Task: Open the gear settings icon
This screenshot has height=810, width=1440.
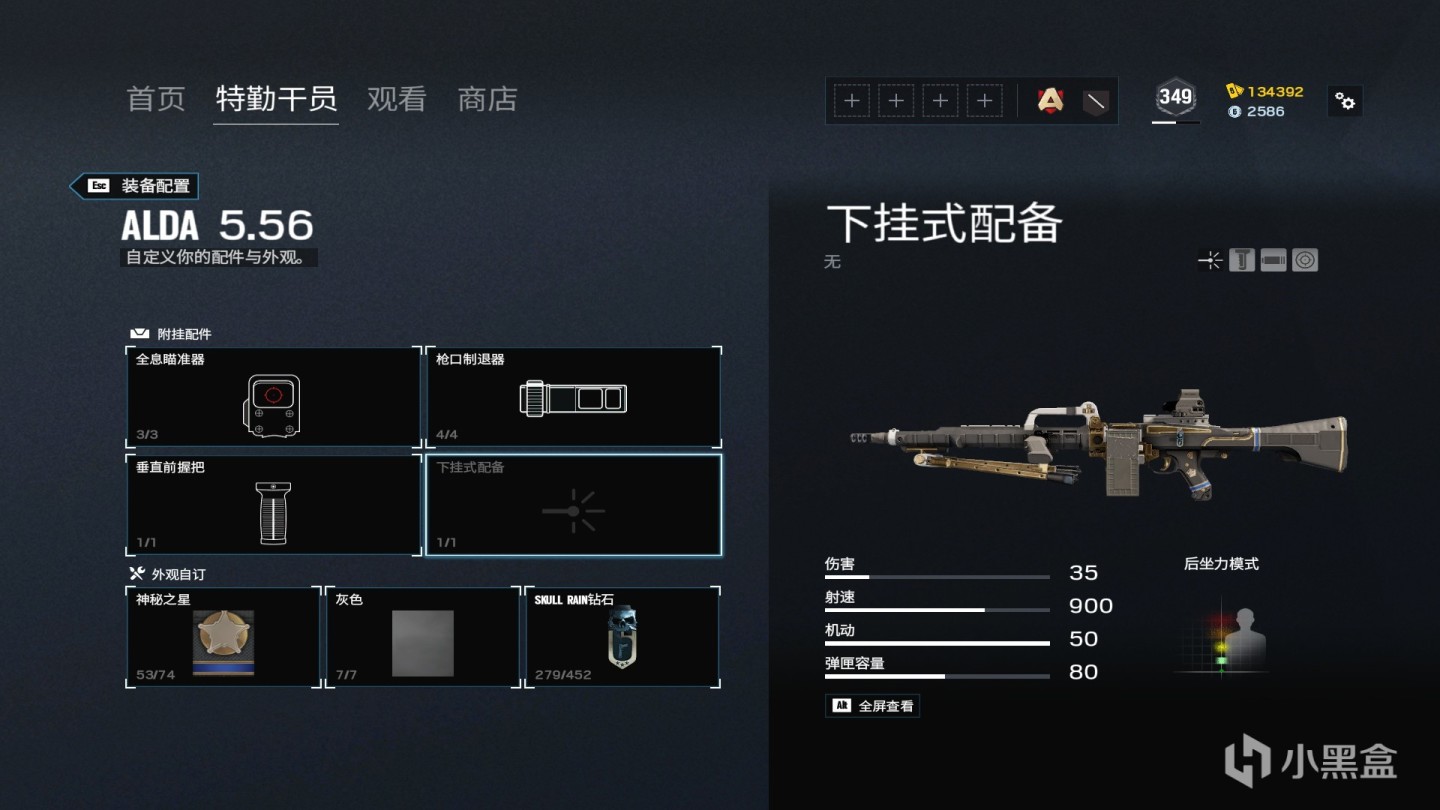Action: [1345, 101]
